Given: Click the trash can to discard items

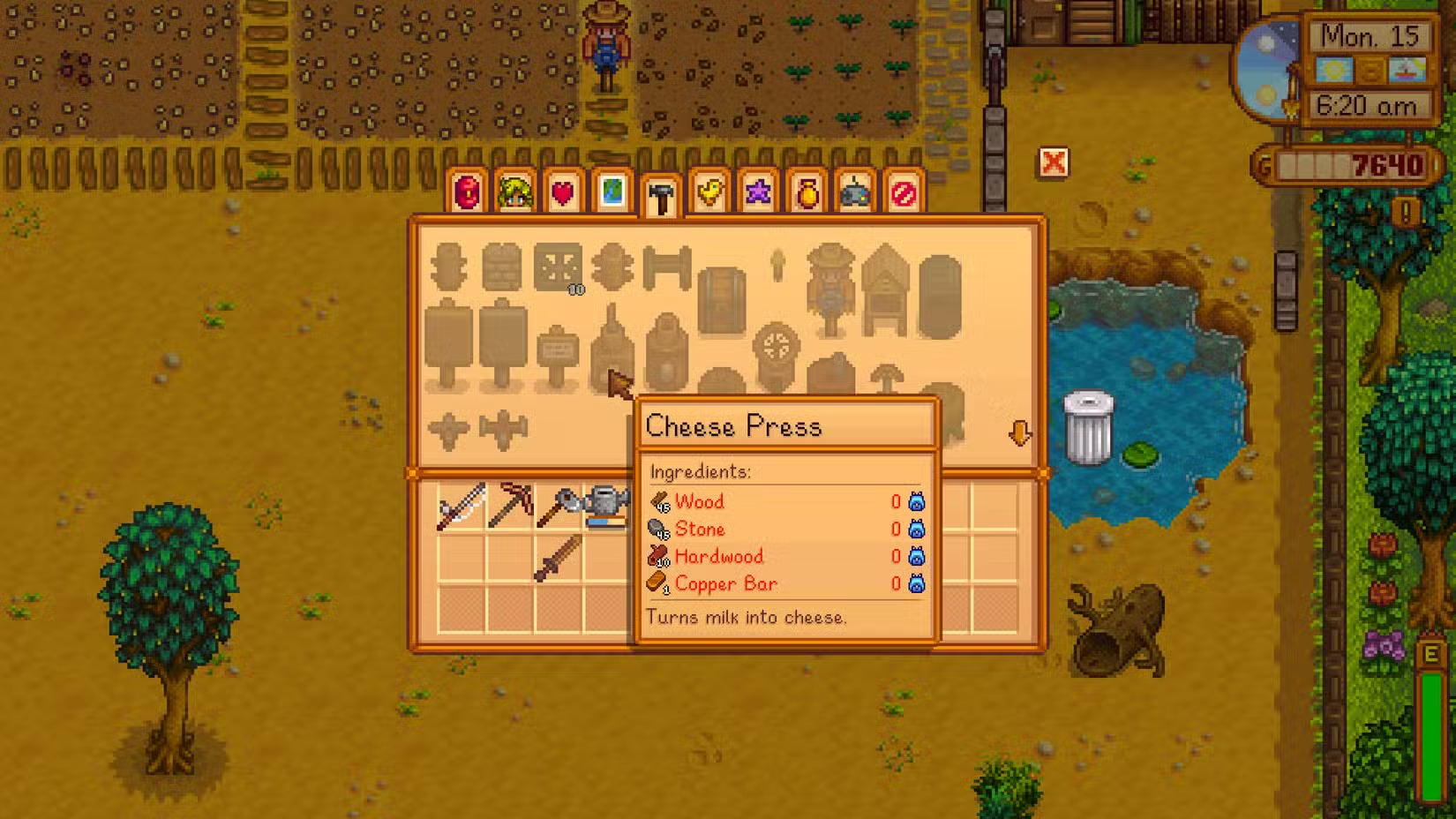Looking at the screenshot, I should 1088,428.
